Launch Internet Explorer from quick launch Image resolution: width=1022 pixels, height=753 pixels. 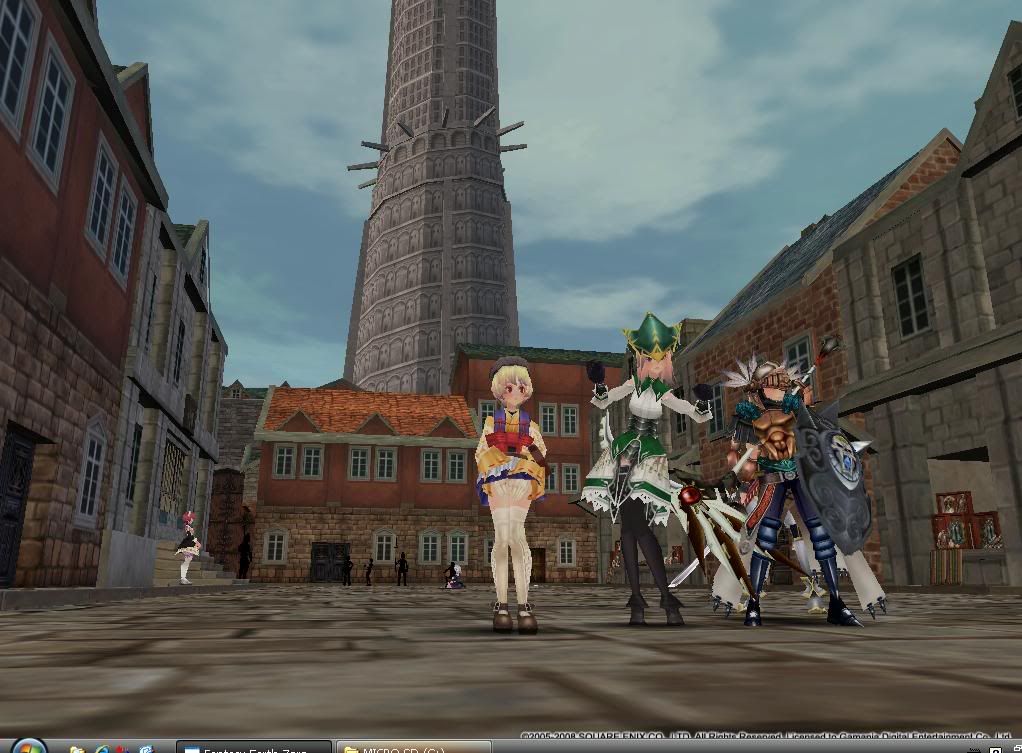pos(101,748)
